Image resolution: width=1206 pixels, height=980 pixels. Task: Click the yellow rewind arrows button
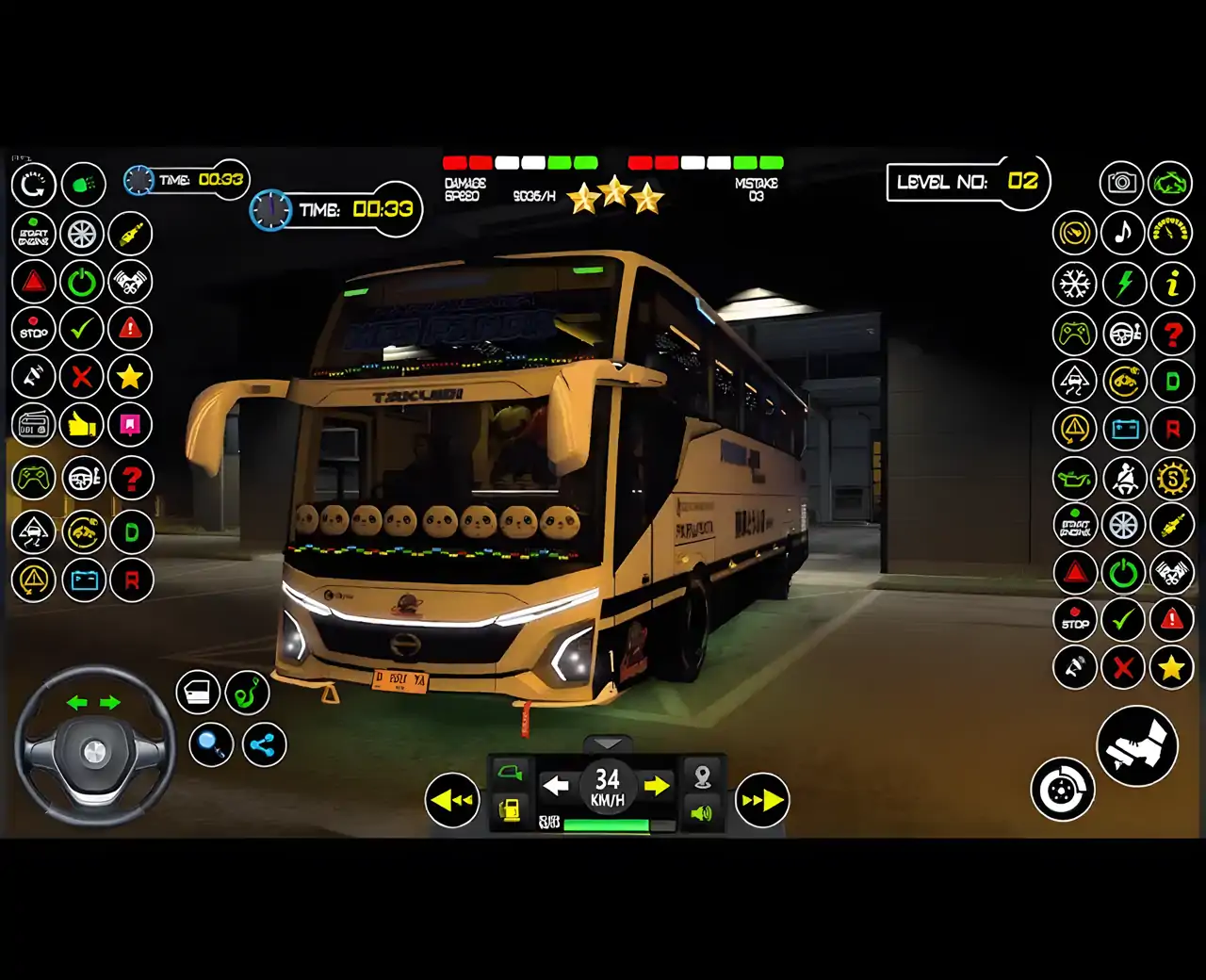(452, 800)
